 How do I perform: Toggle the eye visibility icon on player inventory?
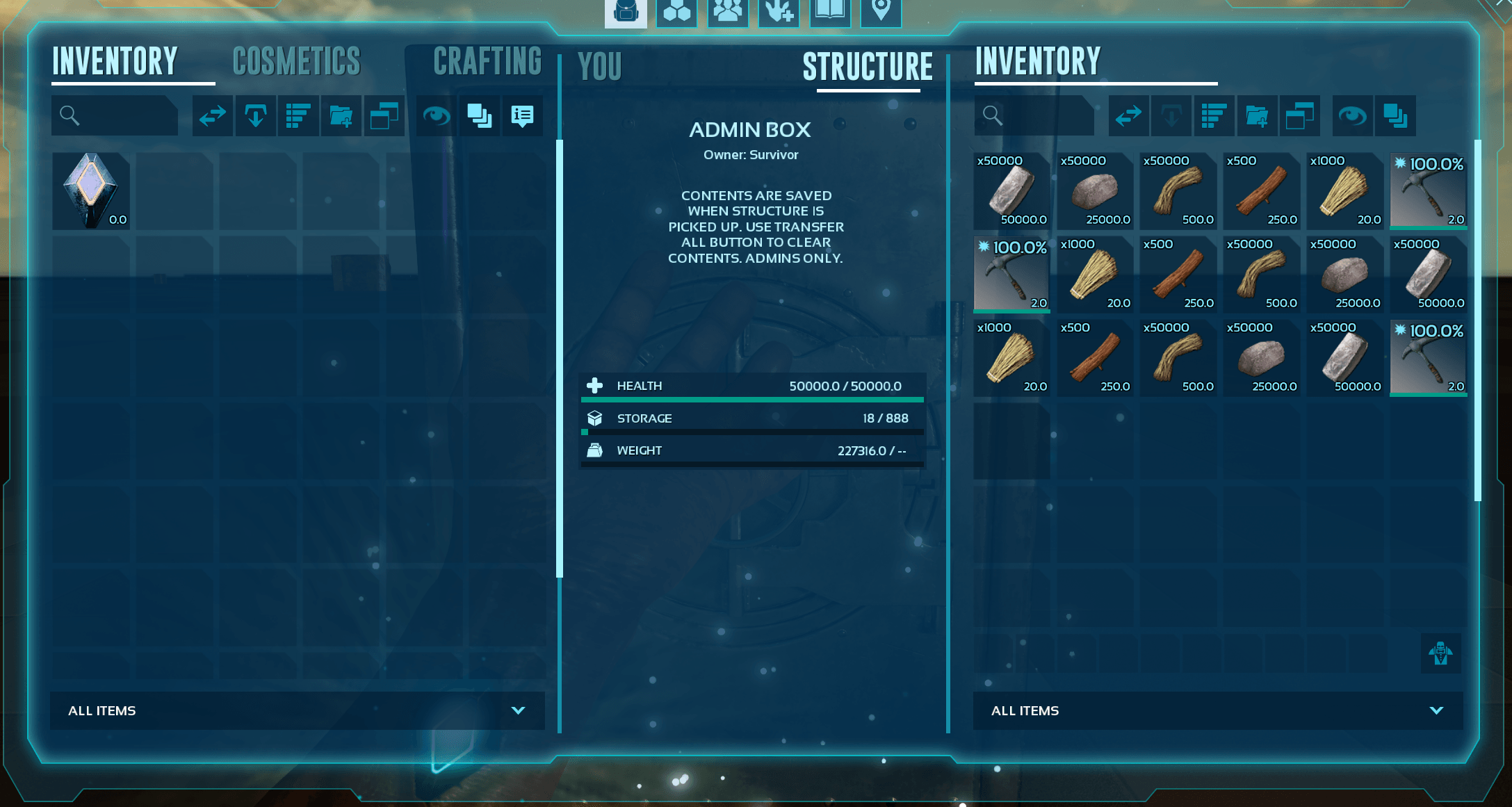[435, 115]
